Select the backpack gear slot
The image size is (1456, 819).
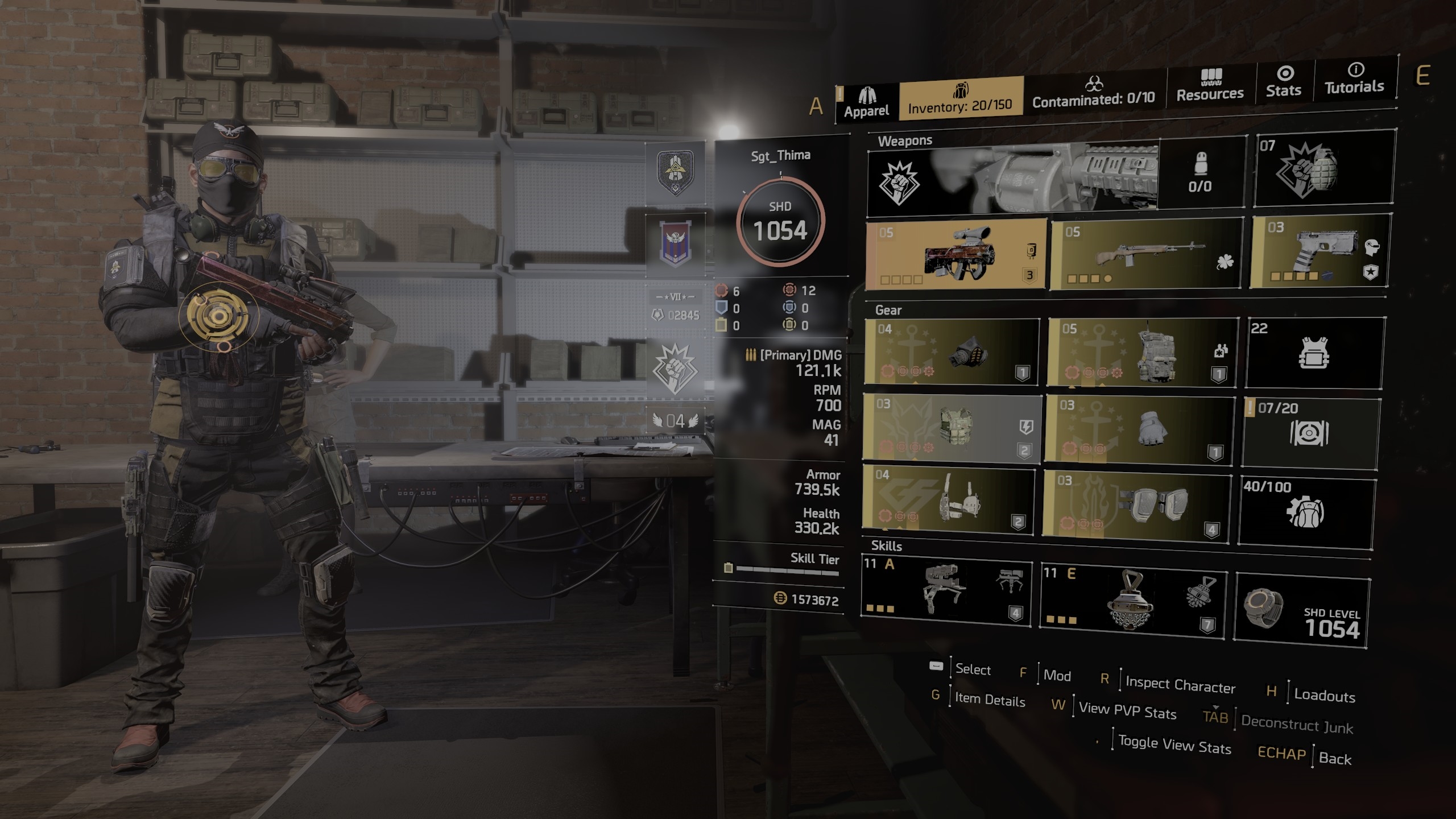[1142, 352]
